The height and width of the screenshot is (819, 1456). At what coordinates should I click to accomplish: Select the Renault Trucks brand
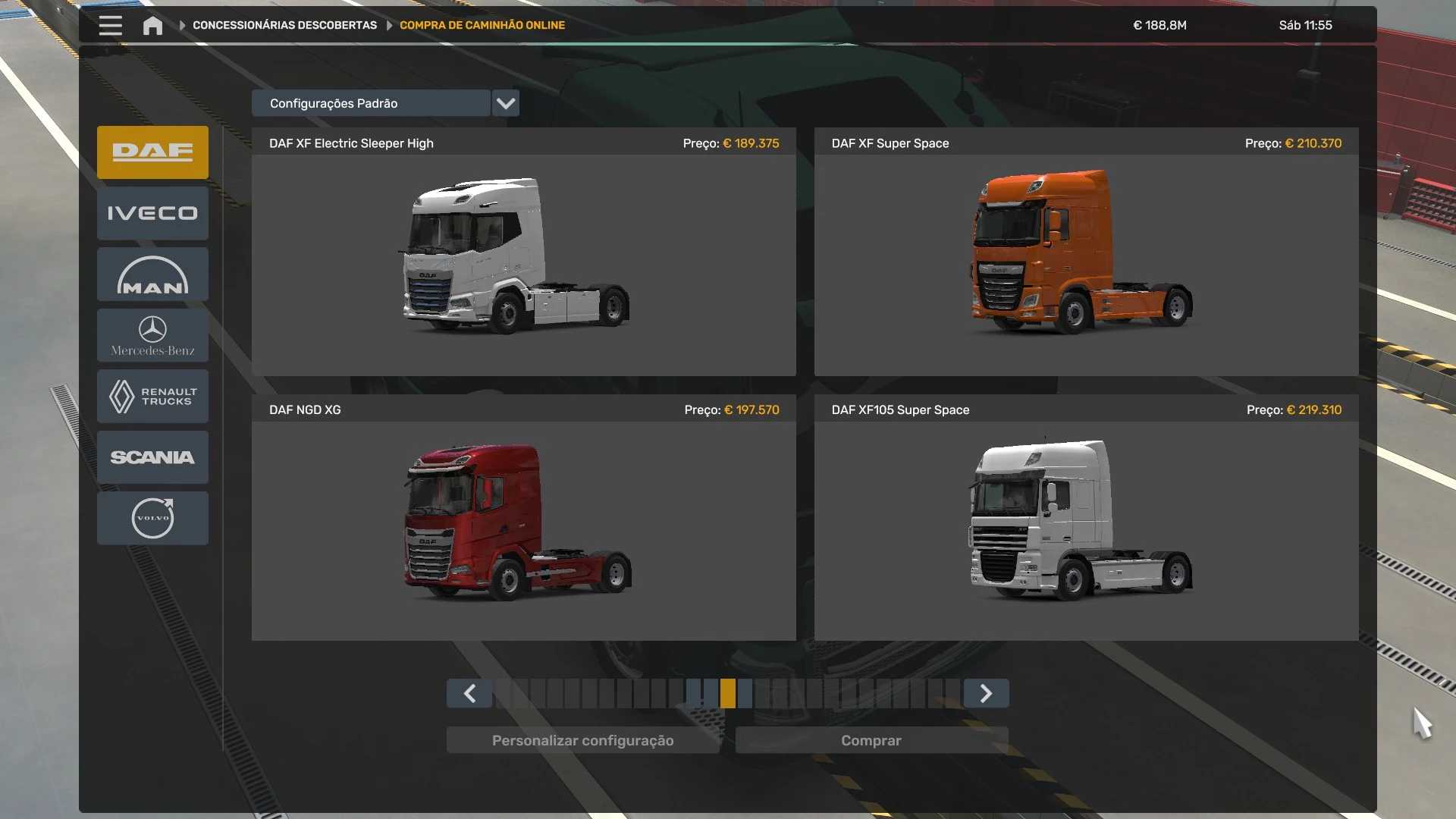(152, 396)
